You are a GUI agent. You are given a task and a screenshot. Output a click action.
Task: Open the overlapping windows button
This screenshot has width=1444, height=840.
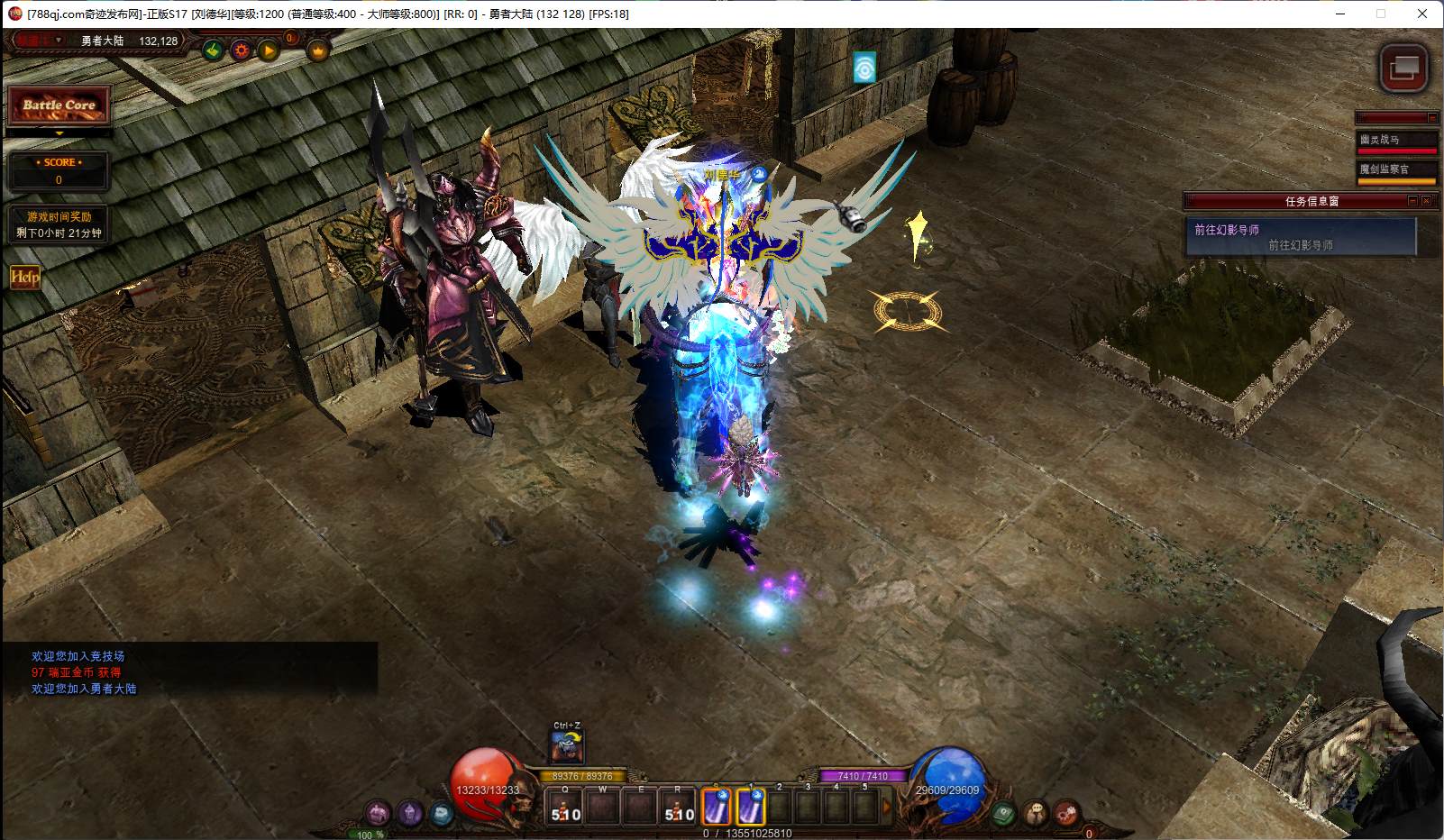[1403, 68]
